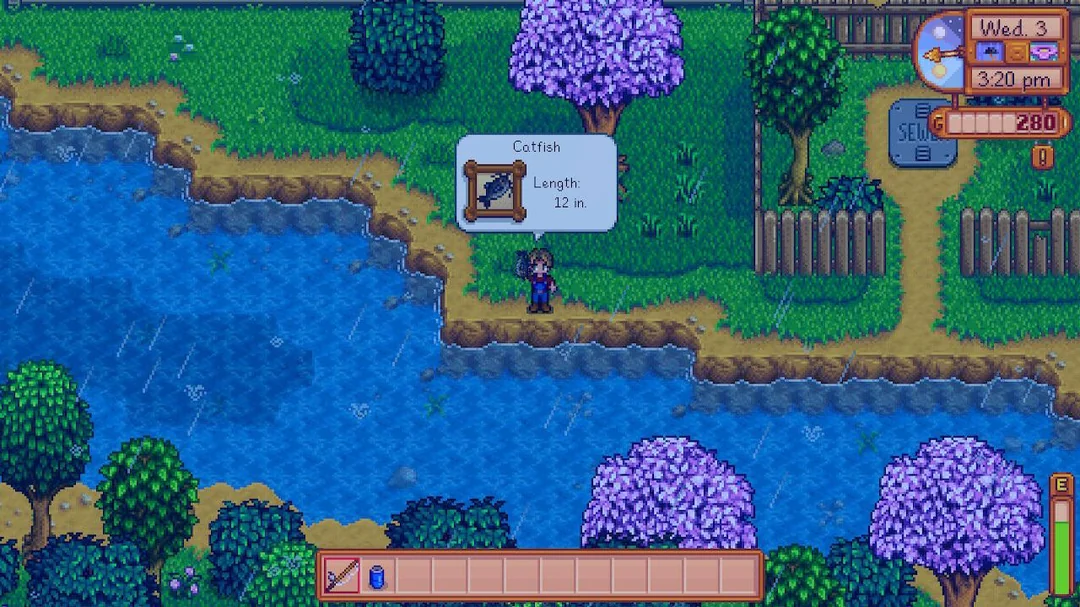Image resolution: width=1080 pixels, height=607 pixels.
Task: Open the journal exclamation mark icon
Action: tap(1042, 157)
